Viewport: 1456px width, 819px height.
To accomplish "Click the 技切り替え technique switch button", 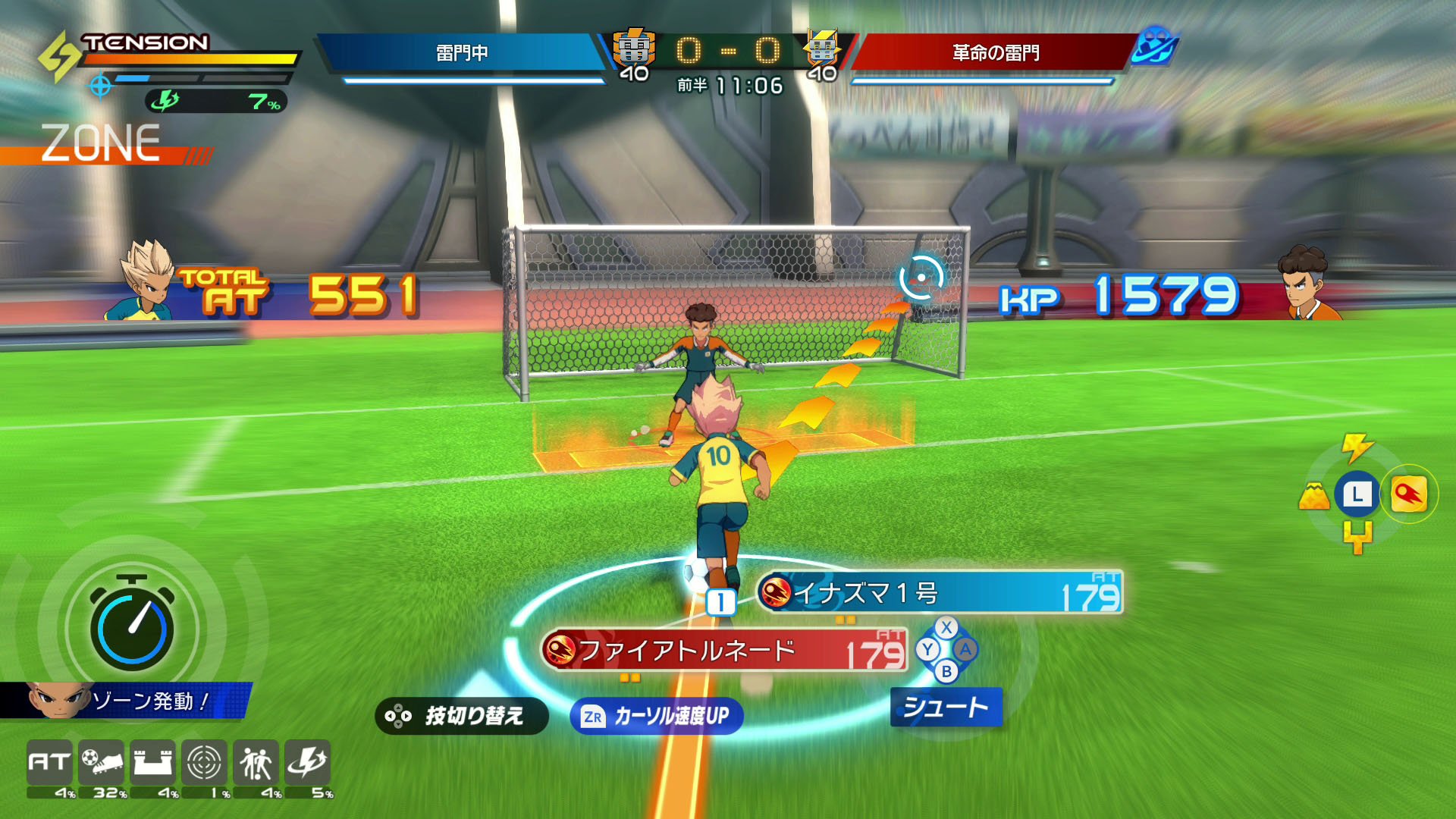I will [x=461, y=716].
